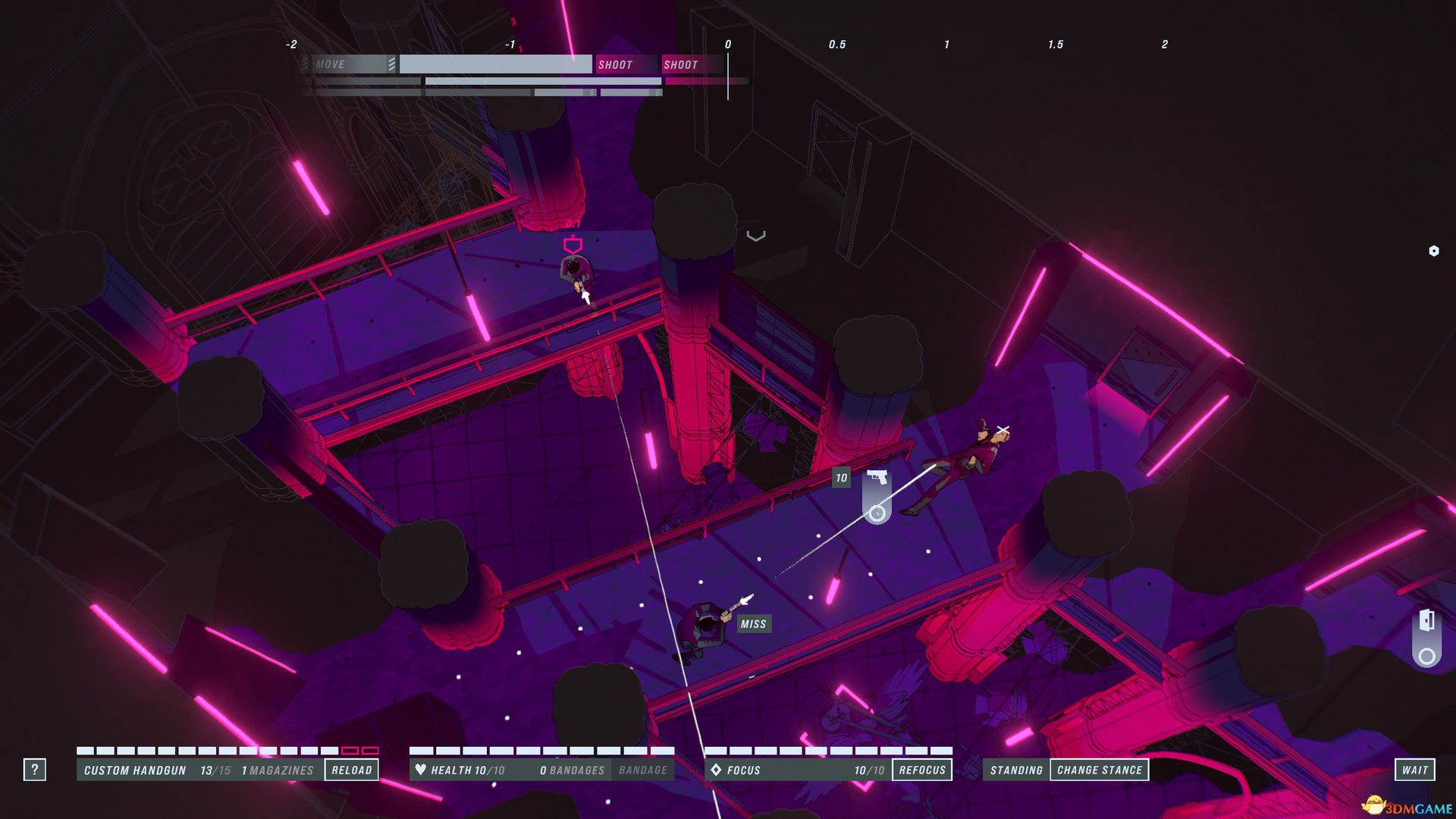
Task: Activate the Refocus button
Action: (922, 770)
